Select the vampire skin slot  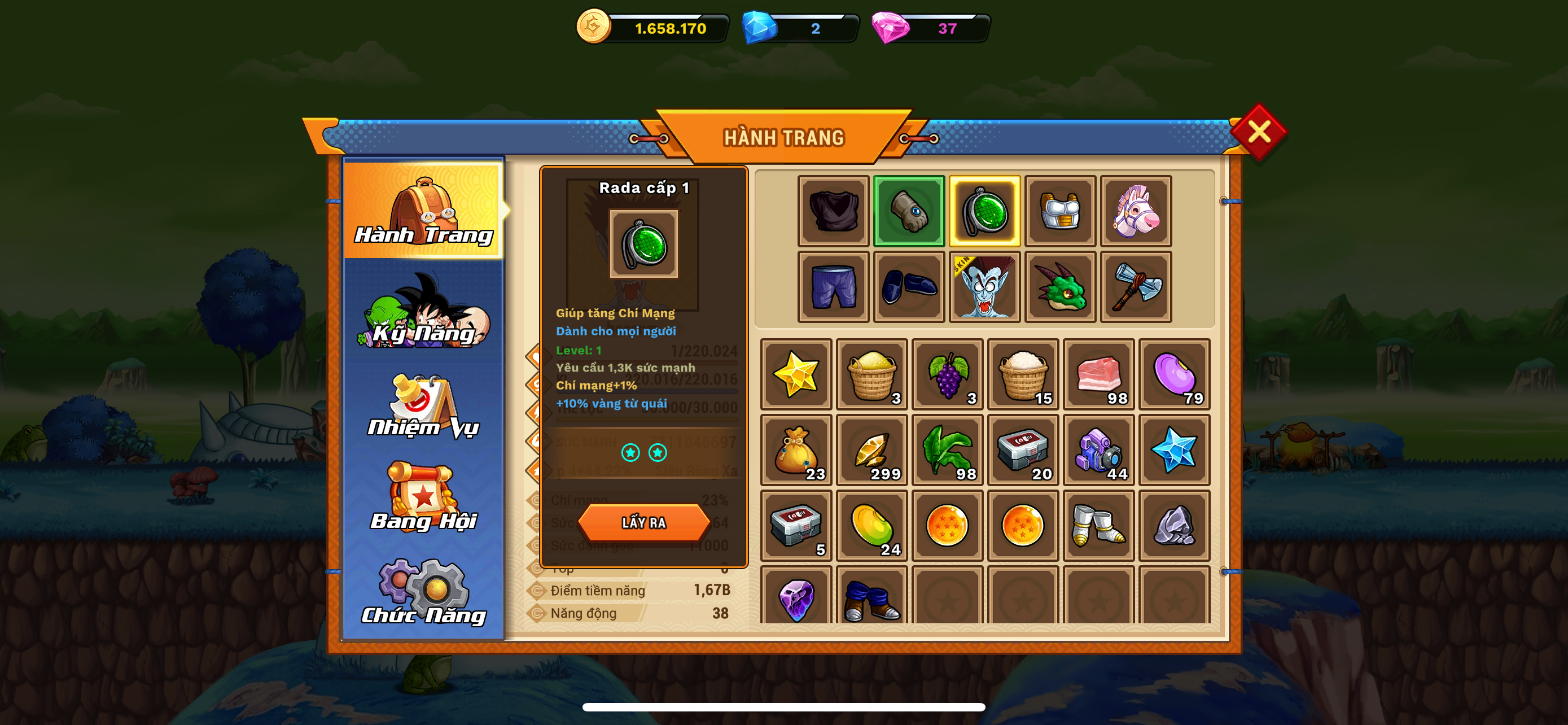(x=984, y=287)
